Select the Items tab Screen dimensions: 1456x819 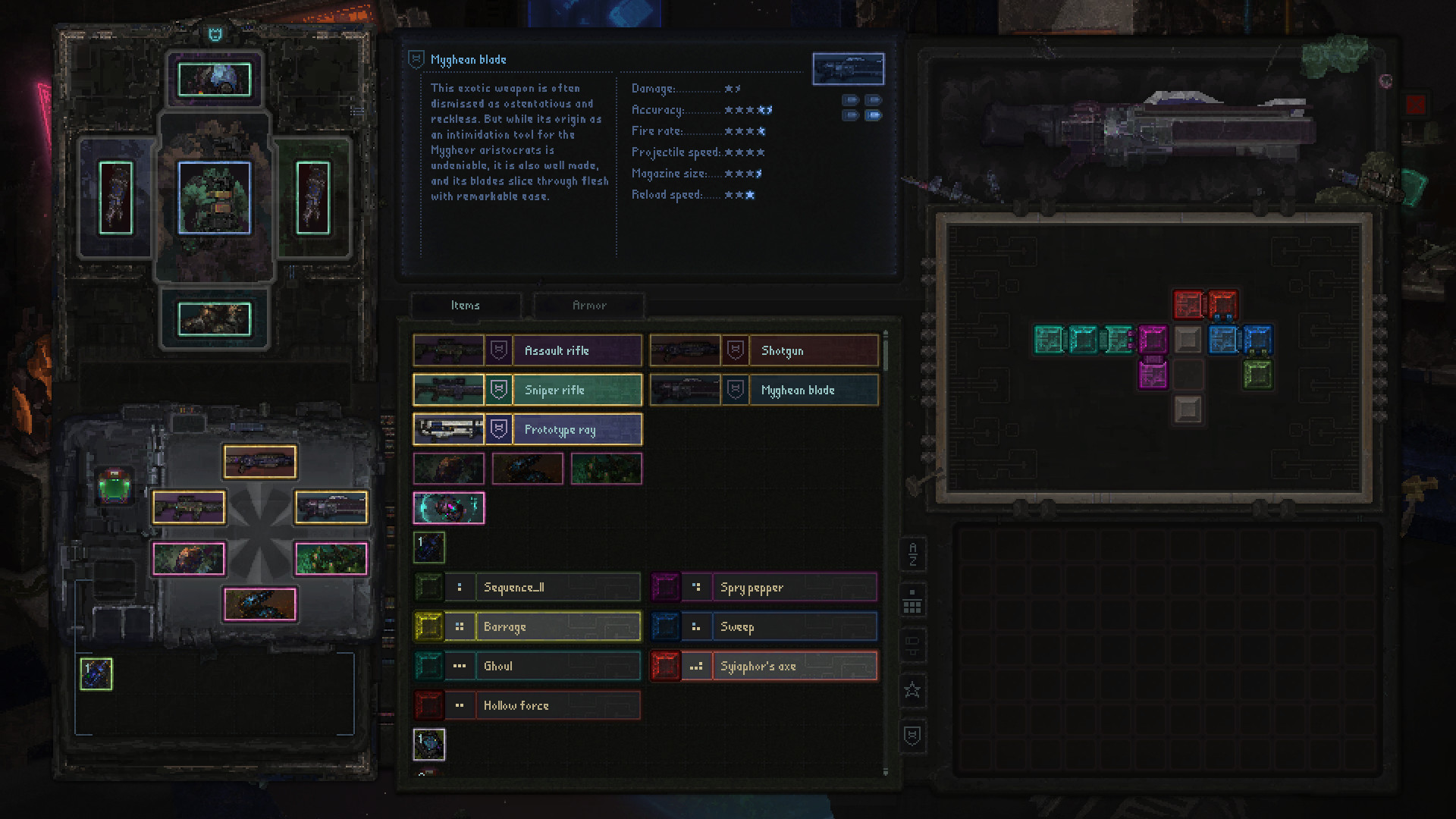click(x=466, y=306)
